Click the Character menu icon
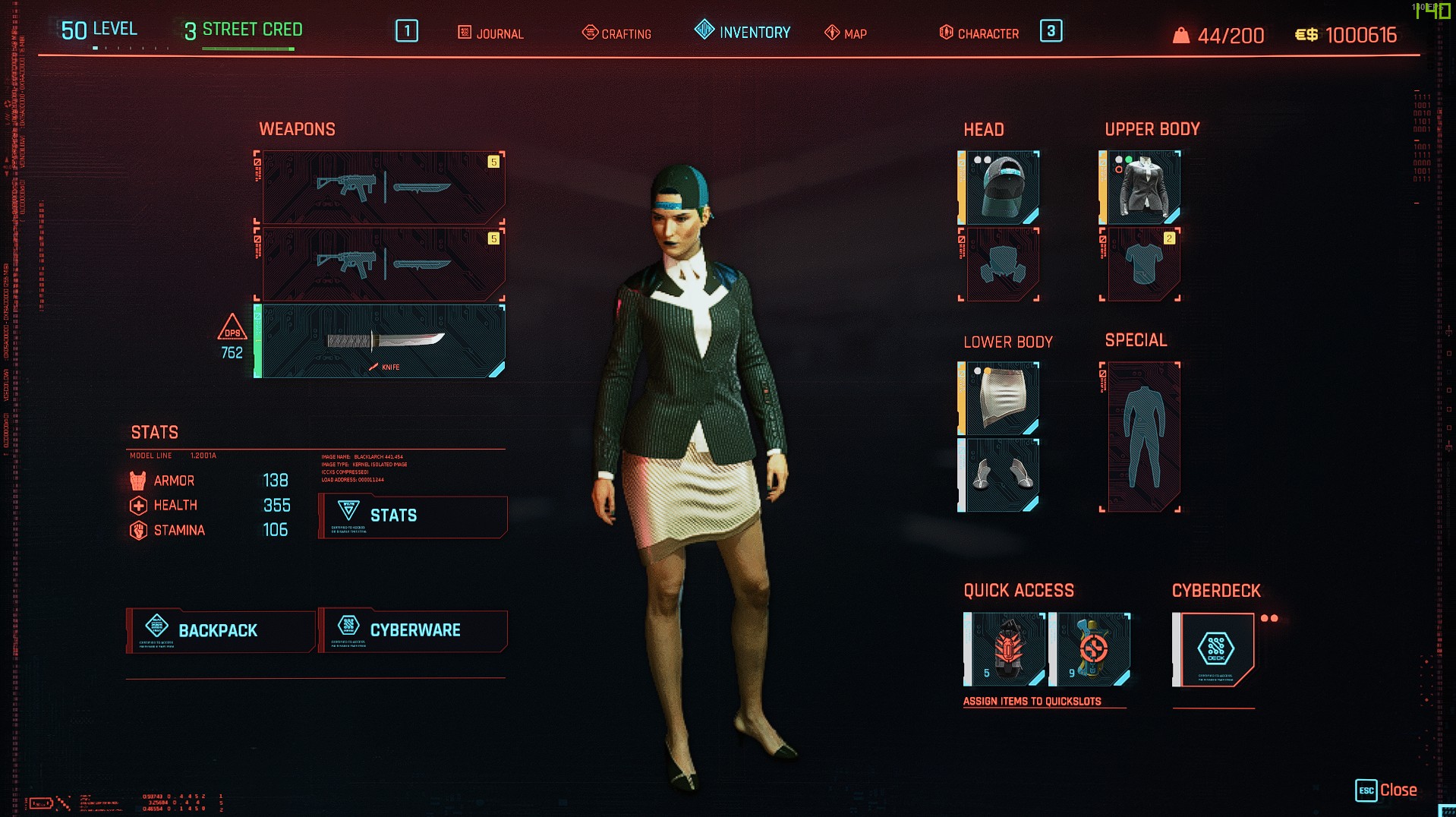Image resolution: width=1456 pixels, height=817 pixels. 946,33
